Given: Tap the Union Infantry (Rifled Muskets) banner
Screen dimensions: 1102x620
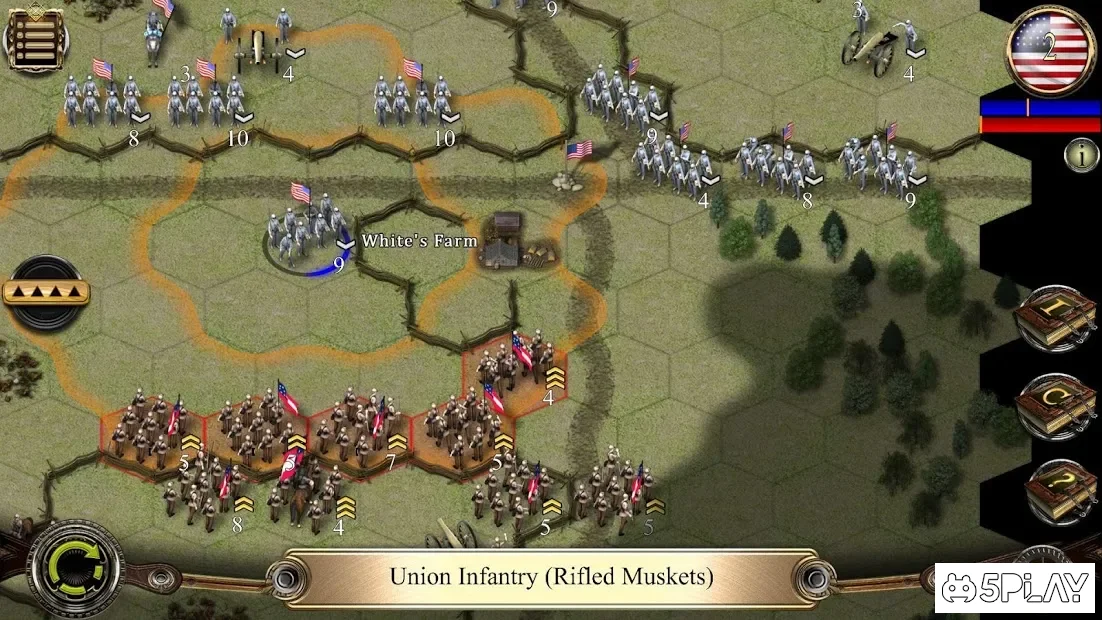Looking at the screenshot, I should tap(551, 577).
